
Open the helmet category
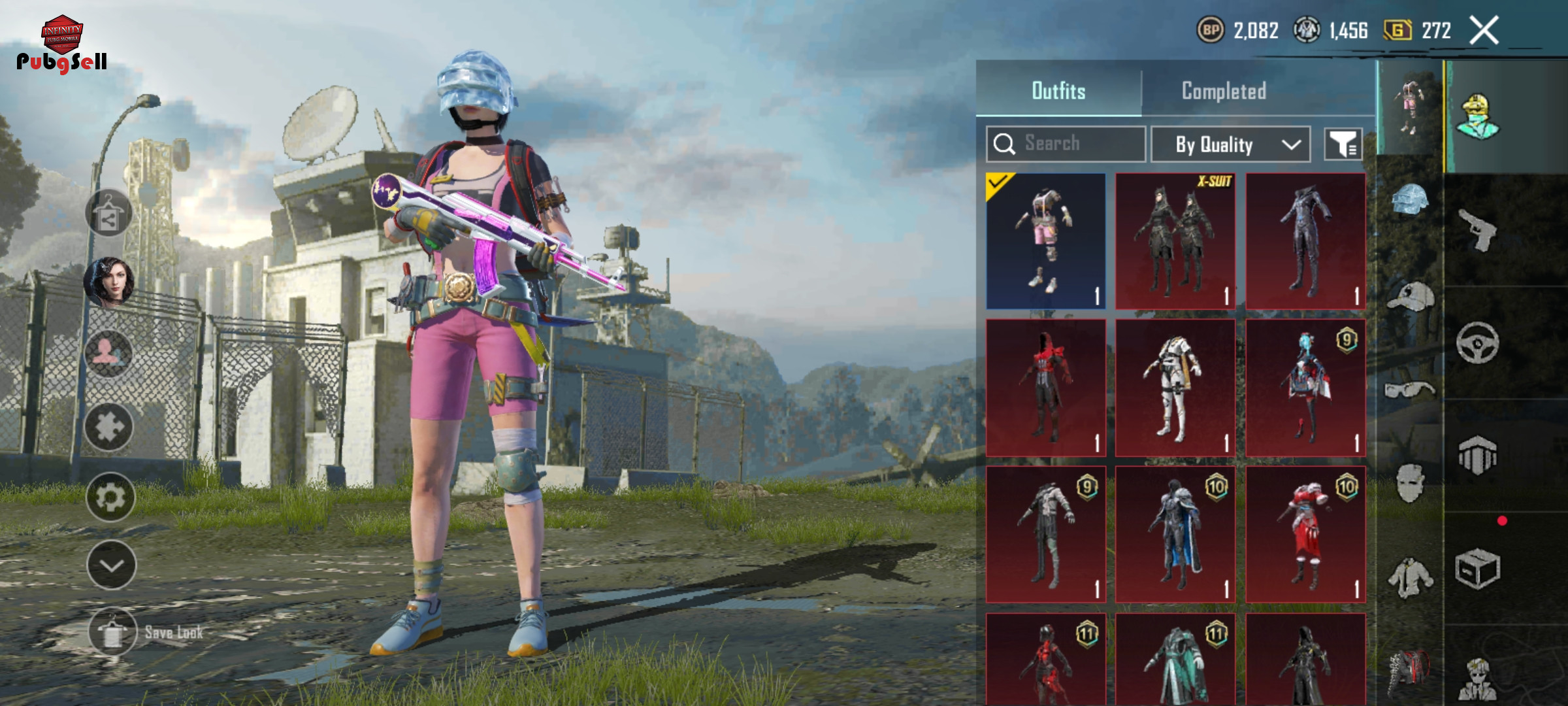1411,201
